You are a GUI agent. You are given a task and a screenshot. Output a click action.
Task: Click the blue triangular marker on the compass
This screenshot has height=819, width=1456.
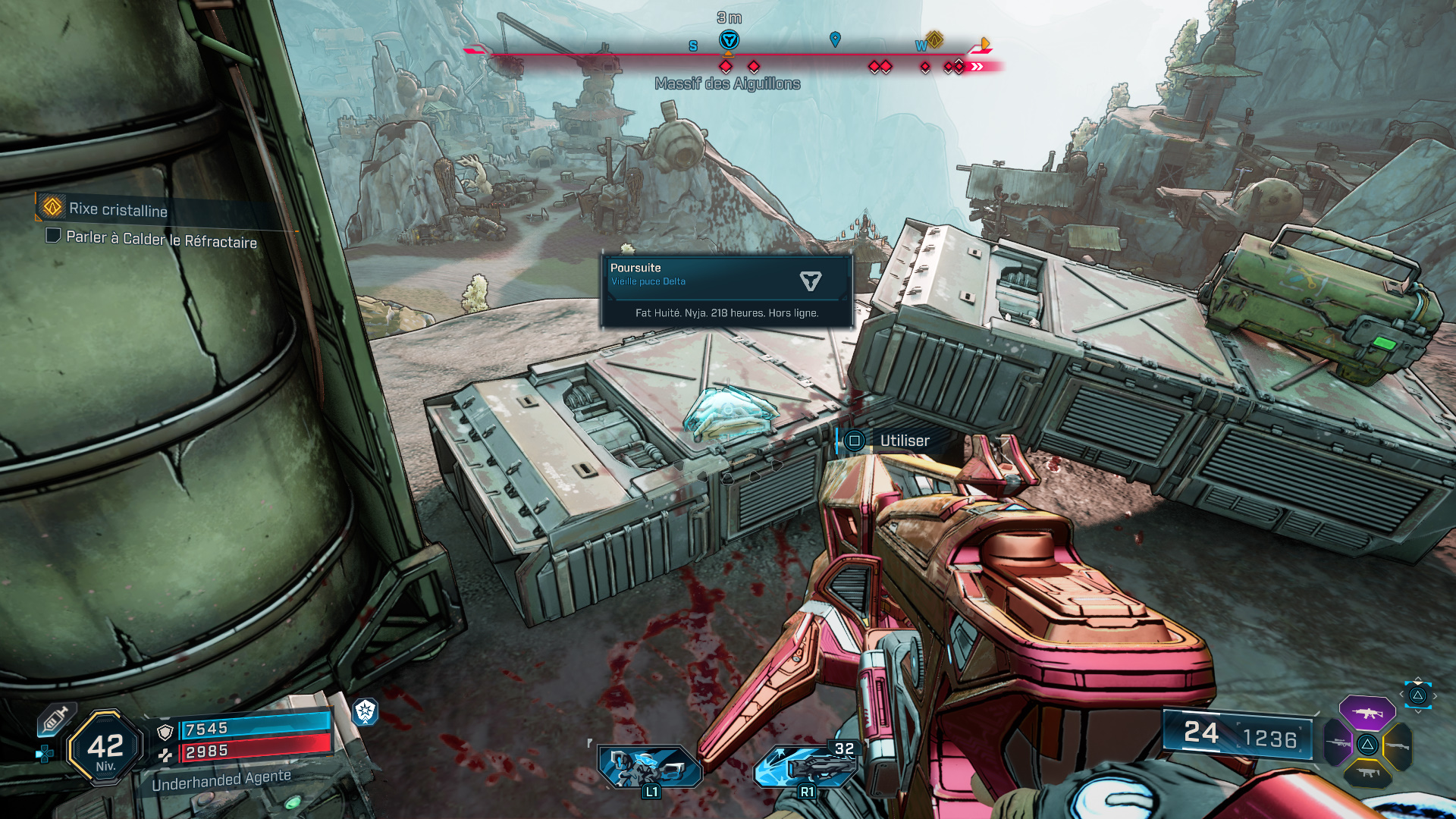point(729,40)
